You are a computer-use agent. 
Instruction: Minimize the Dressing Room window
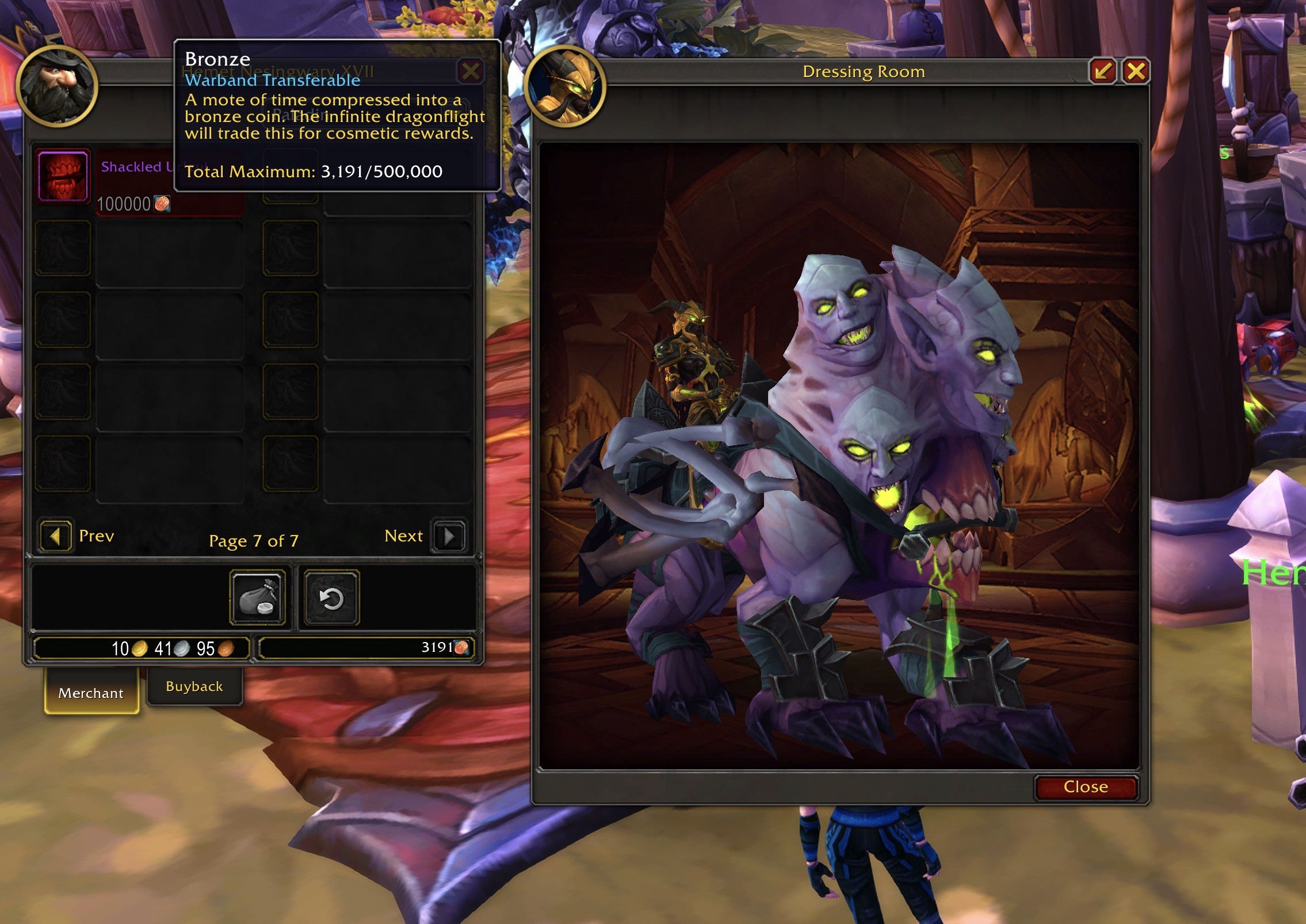pos(1102,71)
